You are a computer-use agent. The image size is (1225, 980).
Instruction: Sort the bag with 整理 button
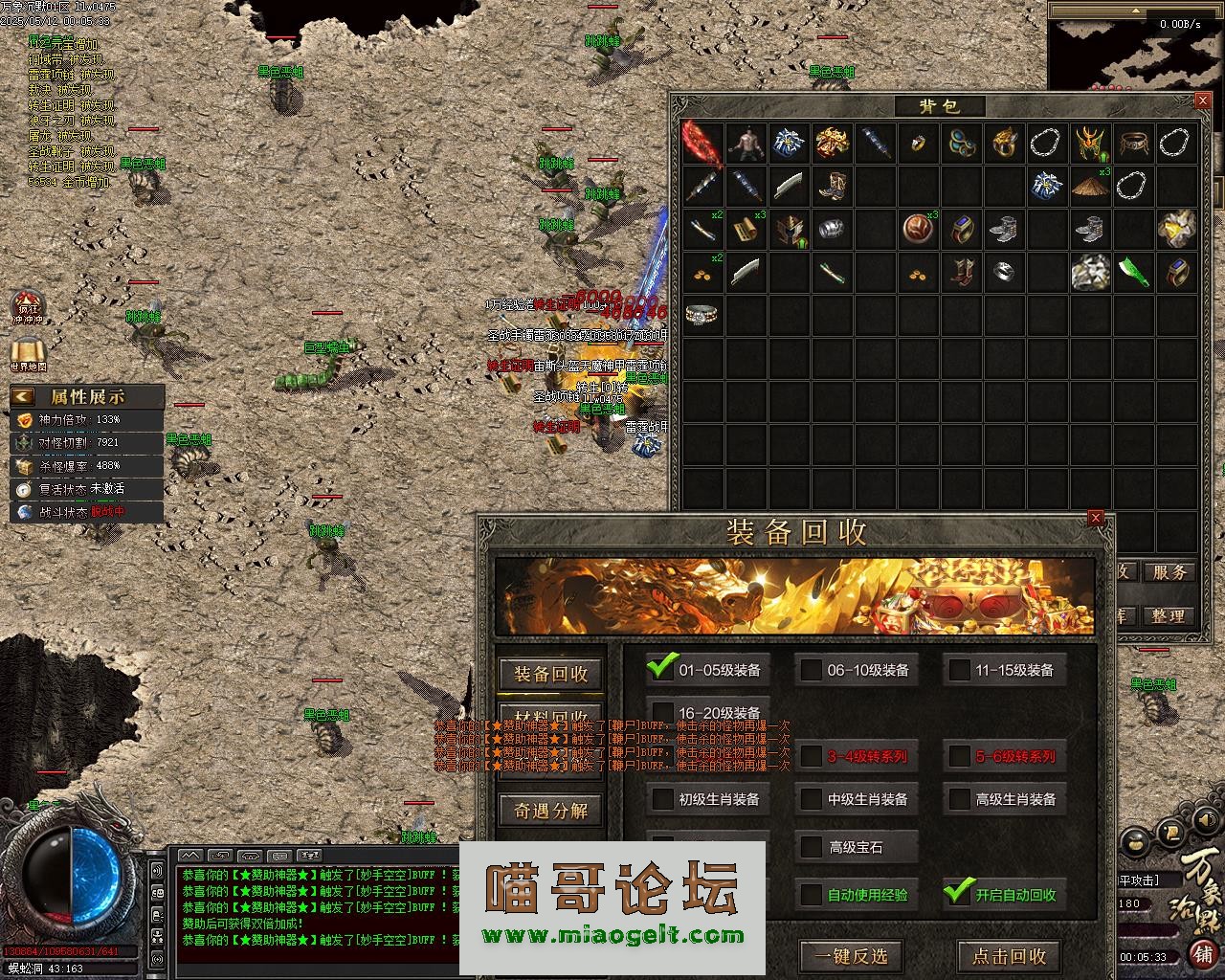pos(1168,616)
